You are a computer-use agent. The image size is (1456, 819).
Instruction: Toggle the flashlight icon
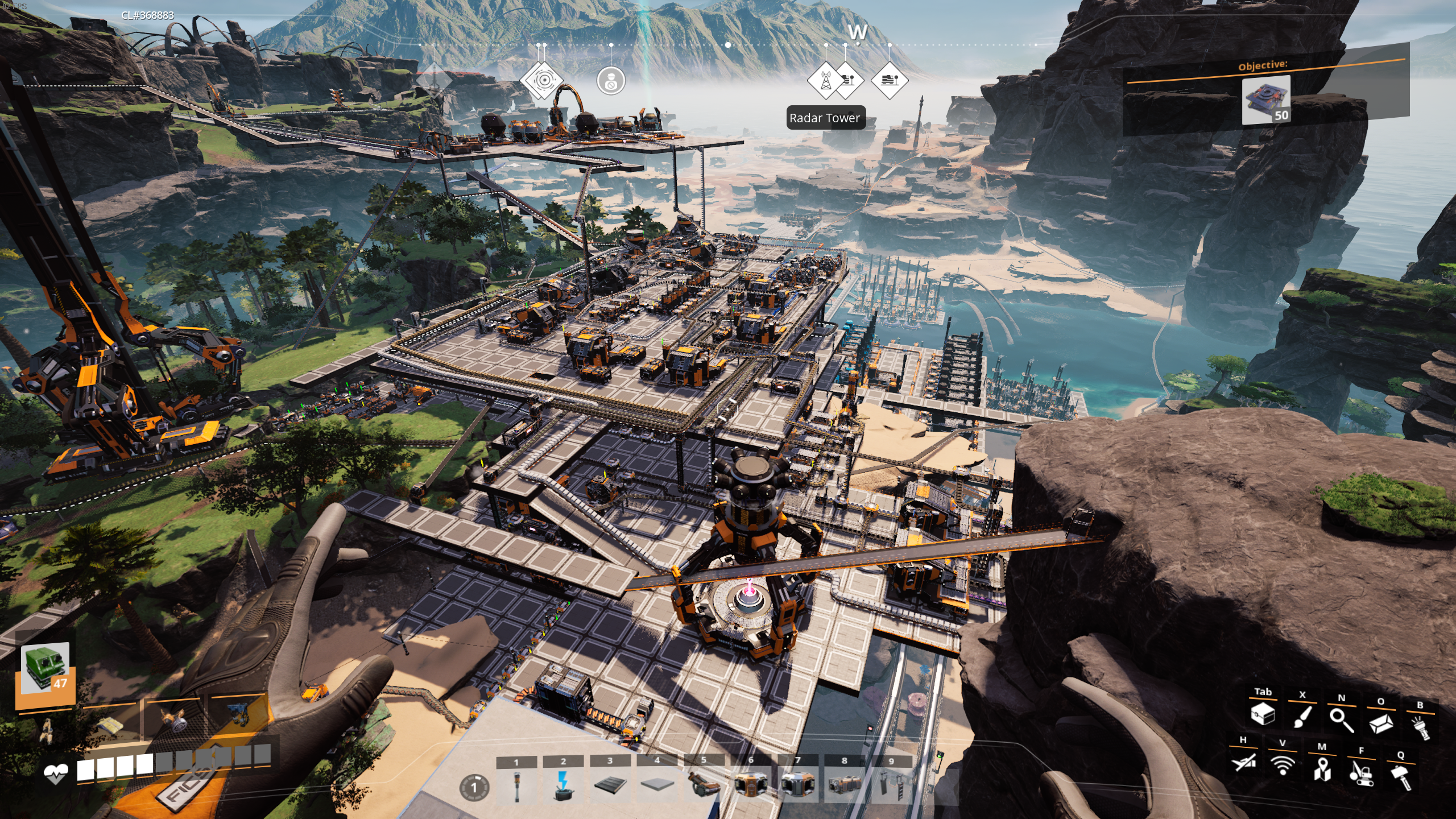[1420, 727]
